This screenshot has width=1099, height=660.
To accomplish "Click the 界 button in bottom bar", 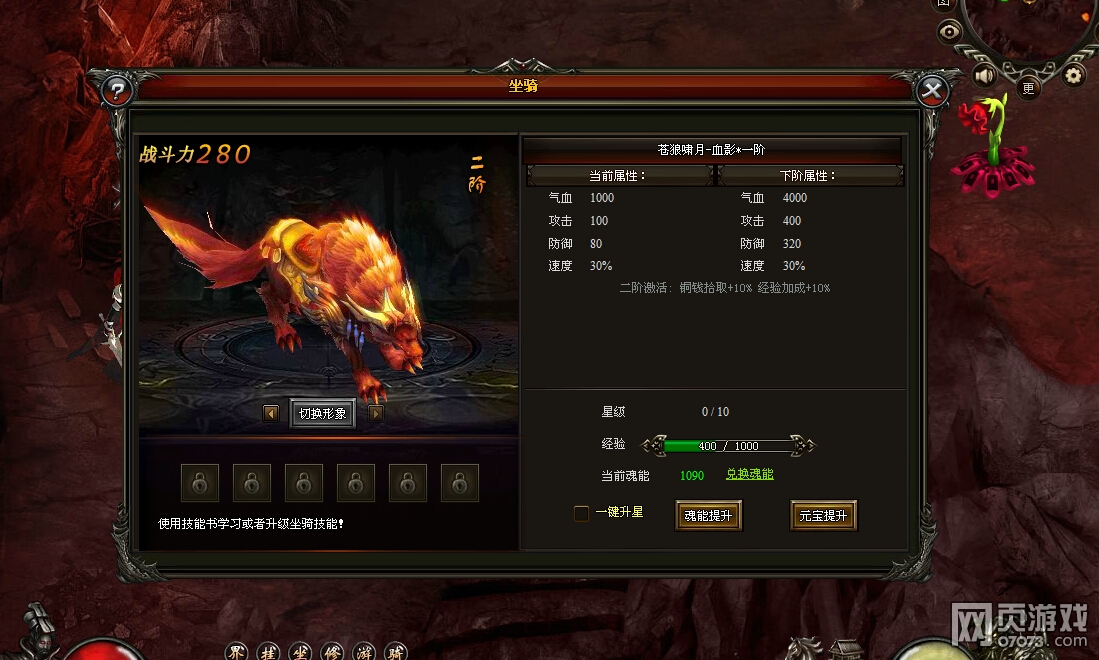I will (236, 653).
